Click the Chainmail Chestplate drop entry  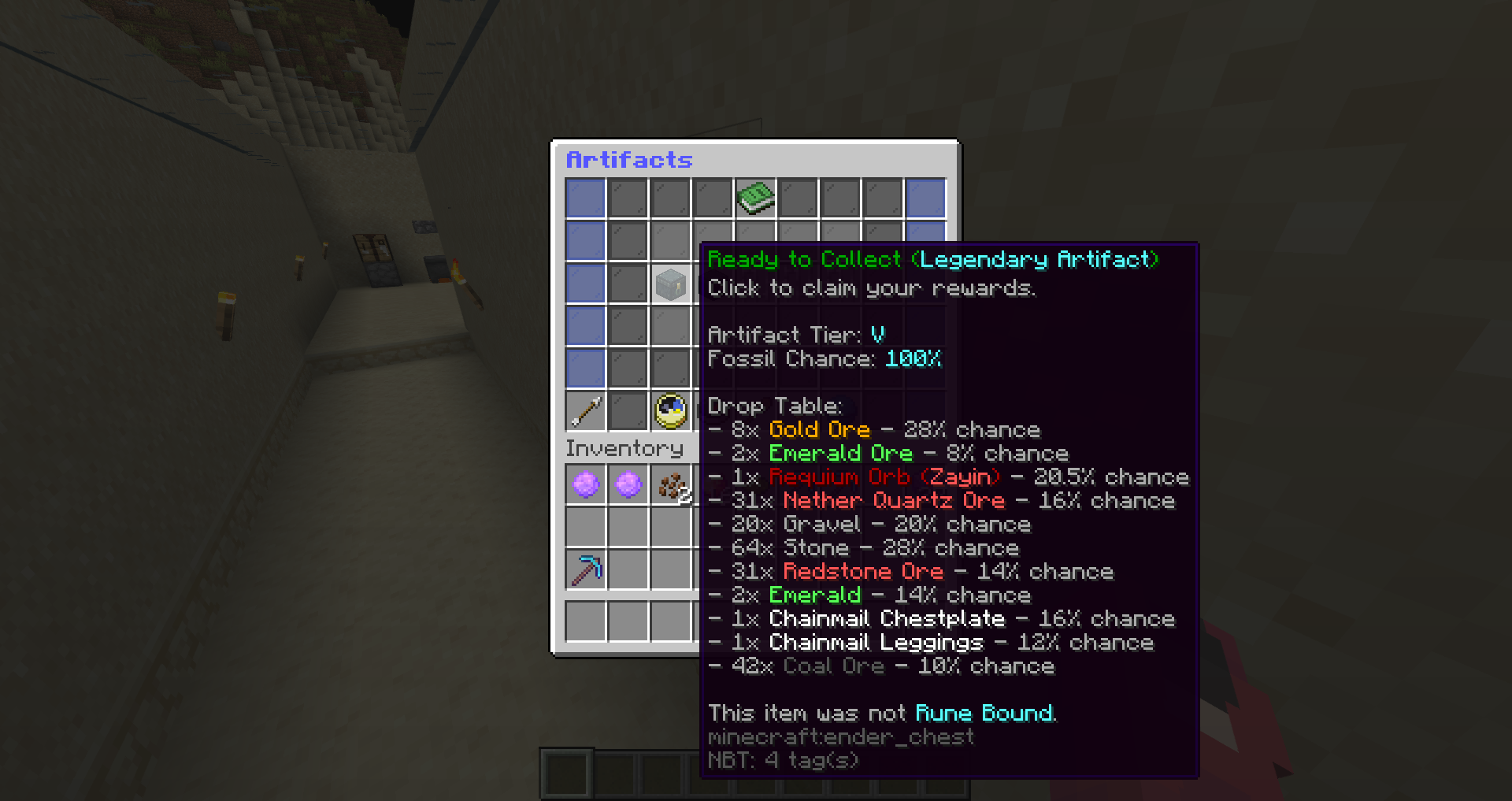tap(885, 618)
